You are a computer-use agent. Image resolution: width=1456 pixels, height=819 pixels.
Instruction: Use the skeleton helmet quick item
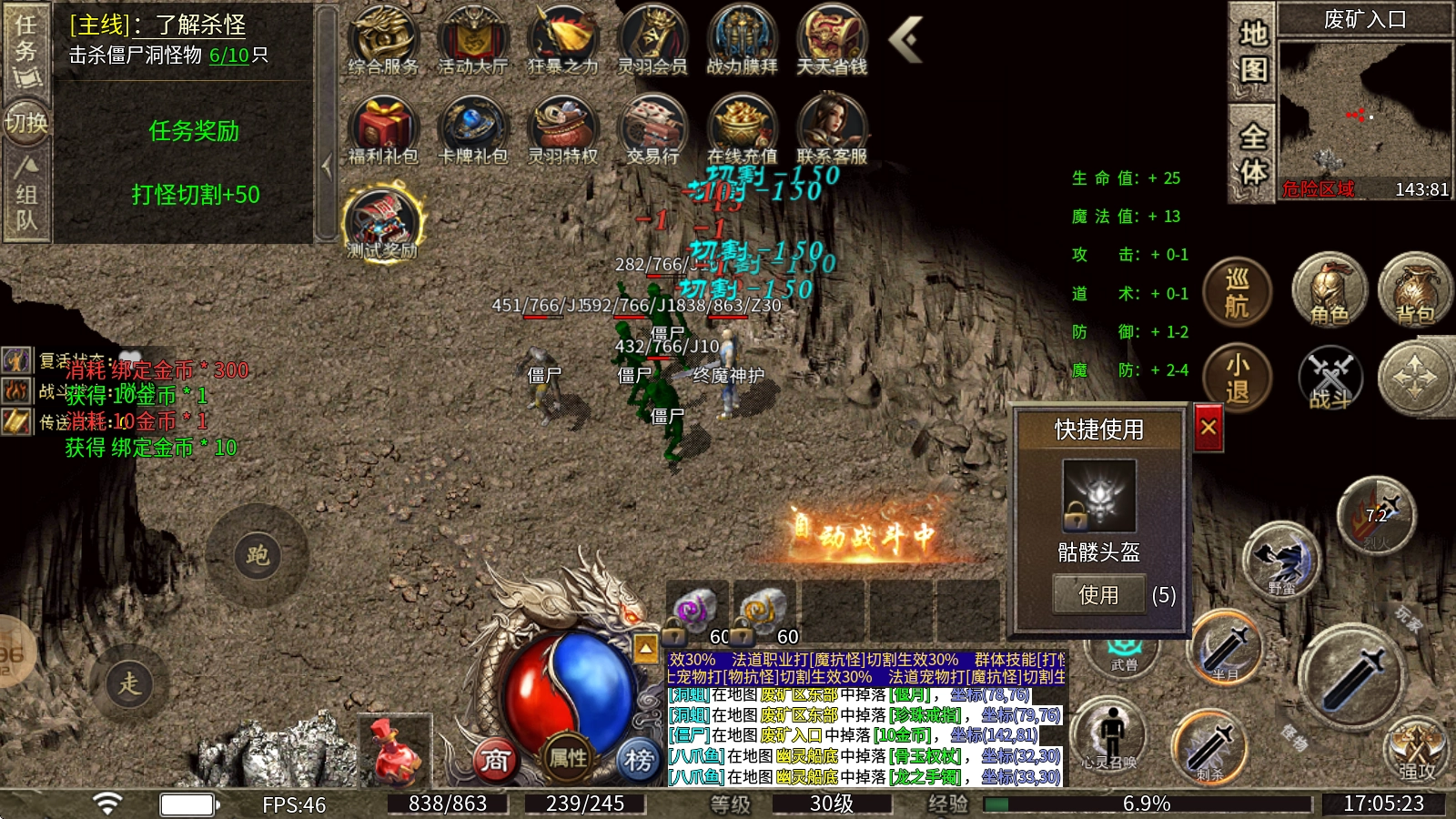click(x=1098, y=595)
